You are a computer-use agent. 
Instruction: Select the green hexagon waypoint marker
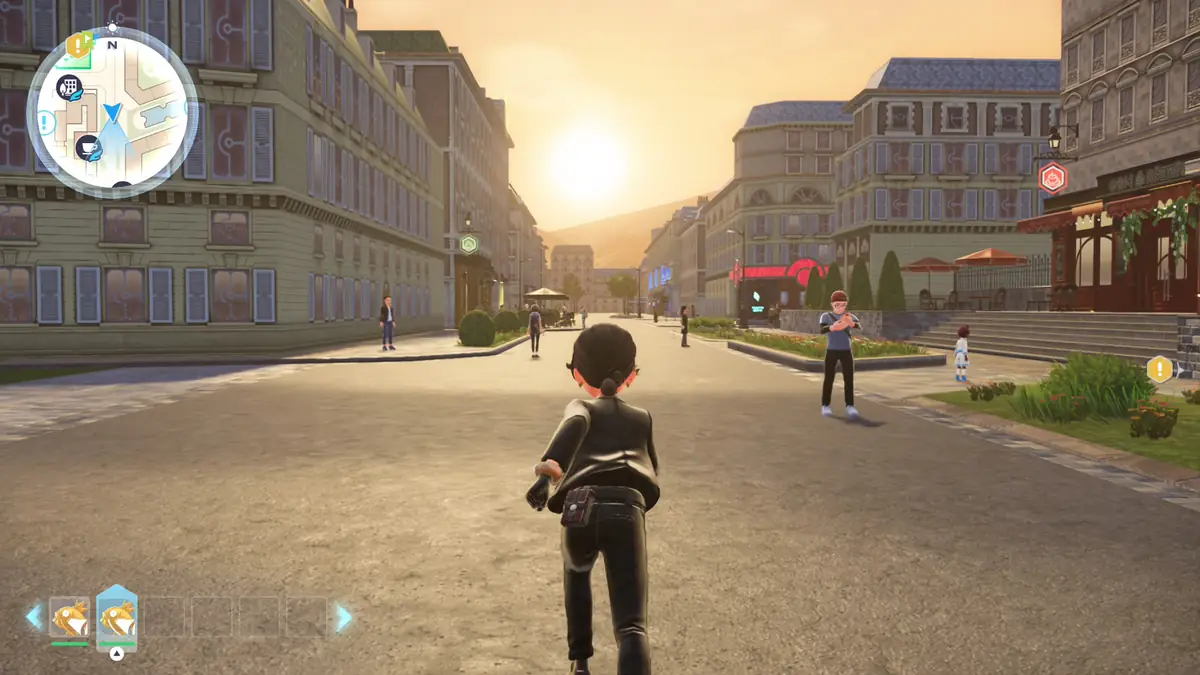468,243
